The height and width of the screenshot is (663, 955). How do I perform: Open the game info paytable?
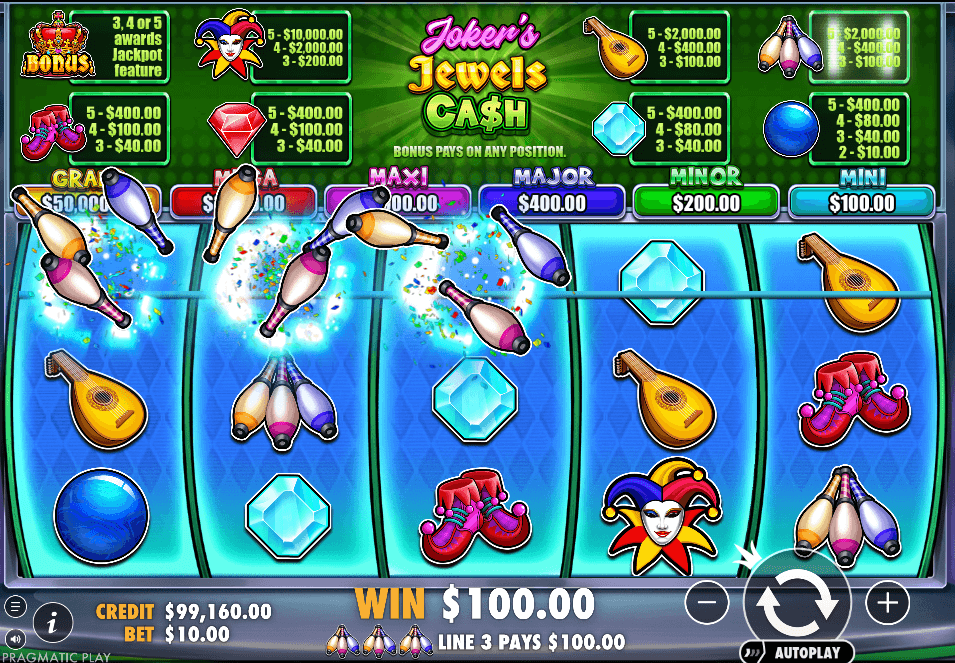coord(53,623)
